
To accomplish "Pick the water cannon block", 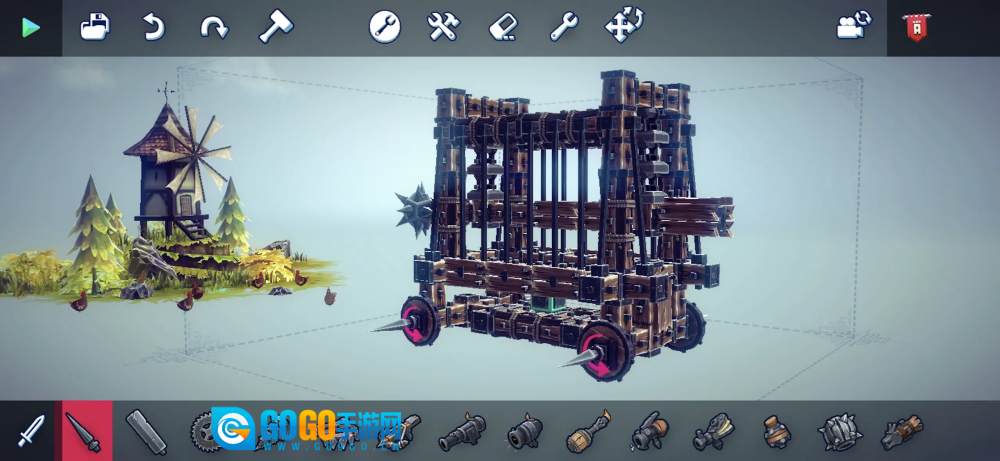I will click(649, 432).
